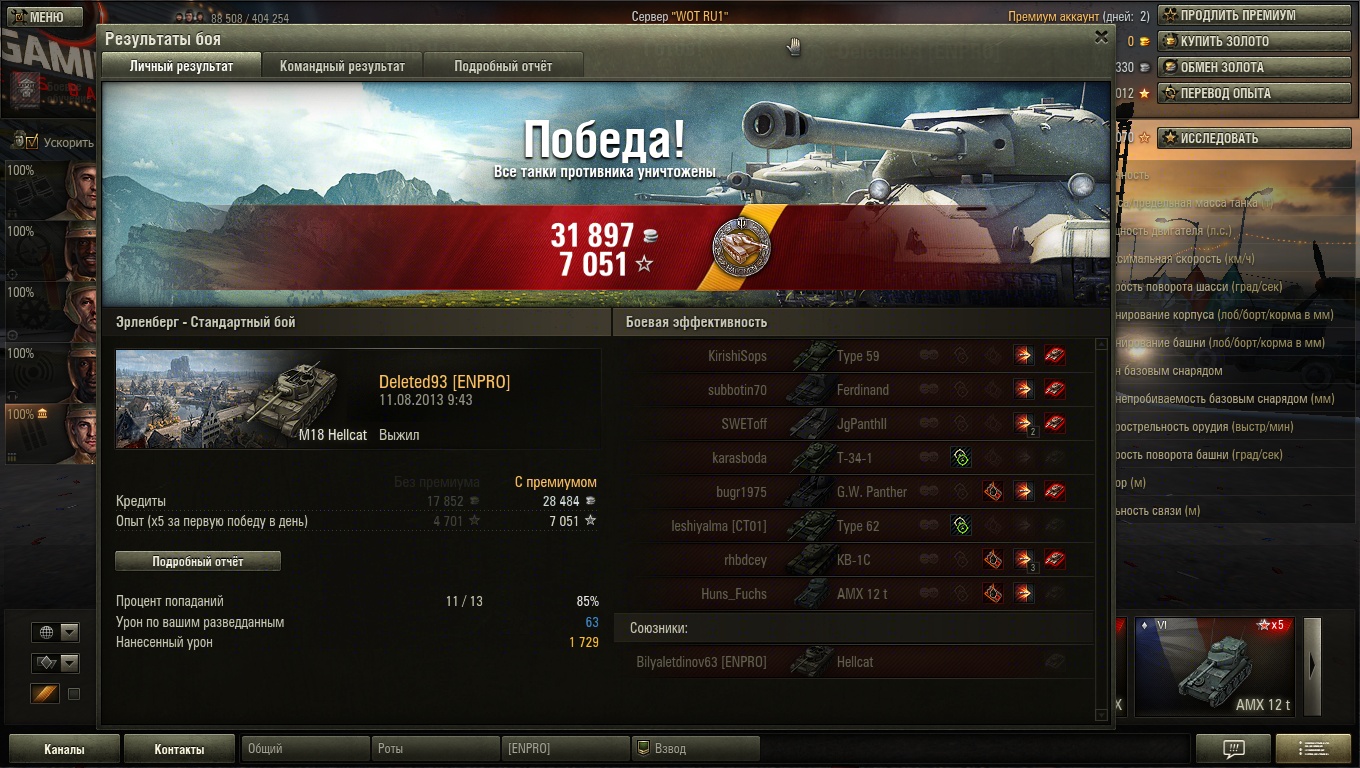
Task: Select ally Bilyaletdinov63 Hellcat row
Action: tap(850, 662)
